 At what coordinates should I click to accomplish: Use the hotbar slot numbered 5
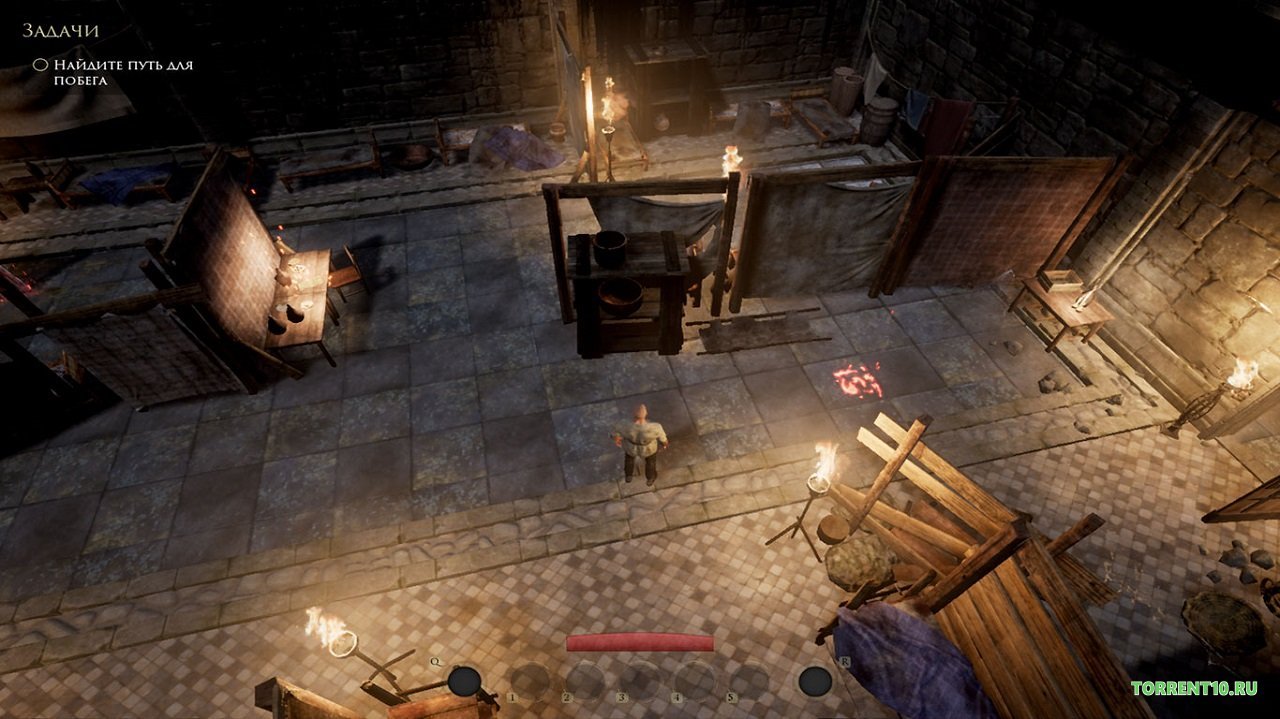pos(749,681)
